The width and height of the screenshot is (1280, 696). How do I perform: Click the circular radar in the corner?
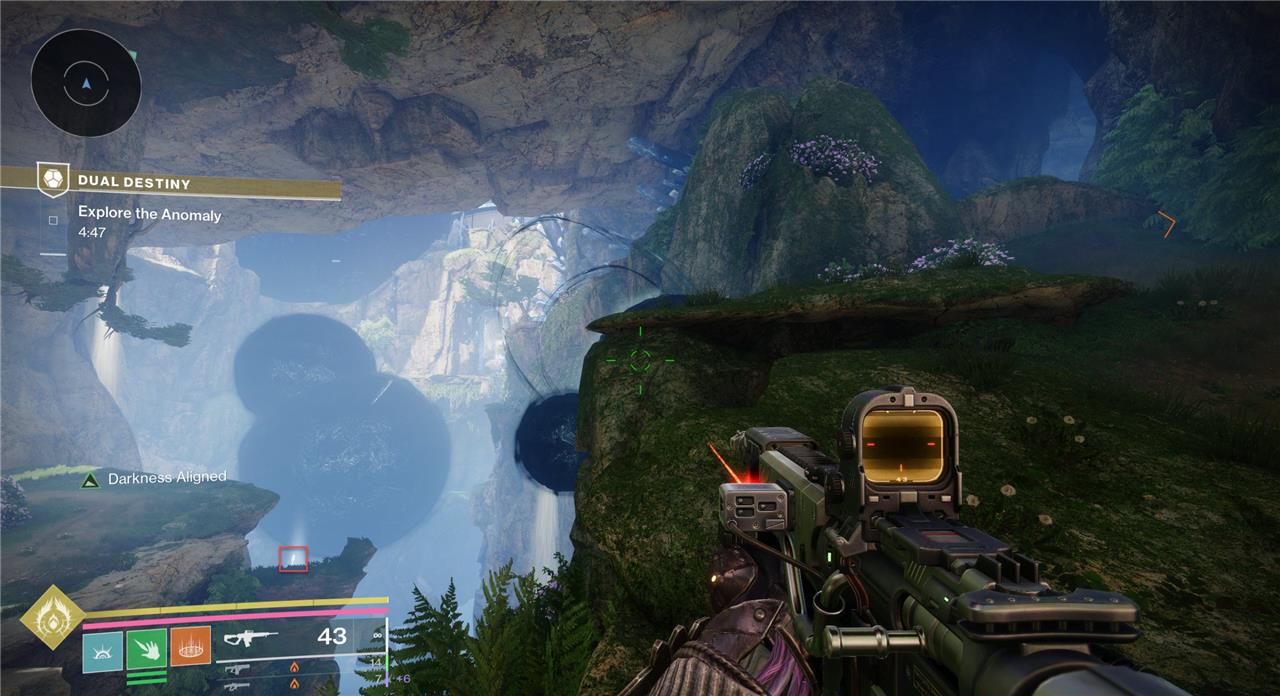pos(85,82)
